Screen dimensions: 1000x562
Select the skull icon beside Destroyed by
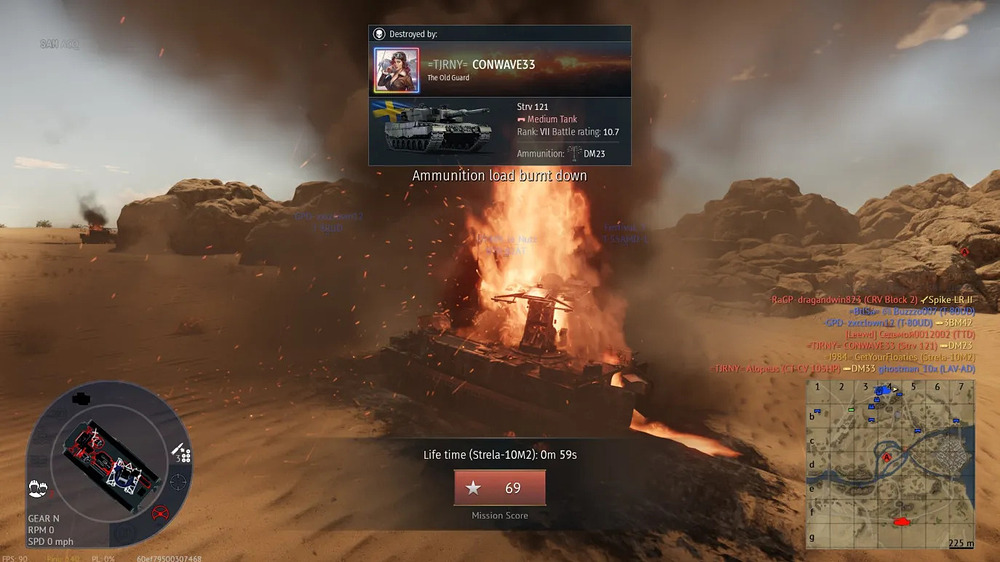click(x=379, y=34)
